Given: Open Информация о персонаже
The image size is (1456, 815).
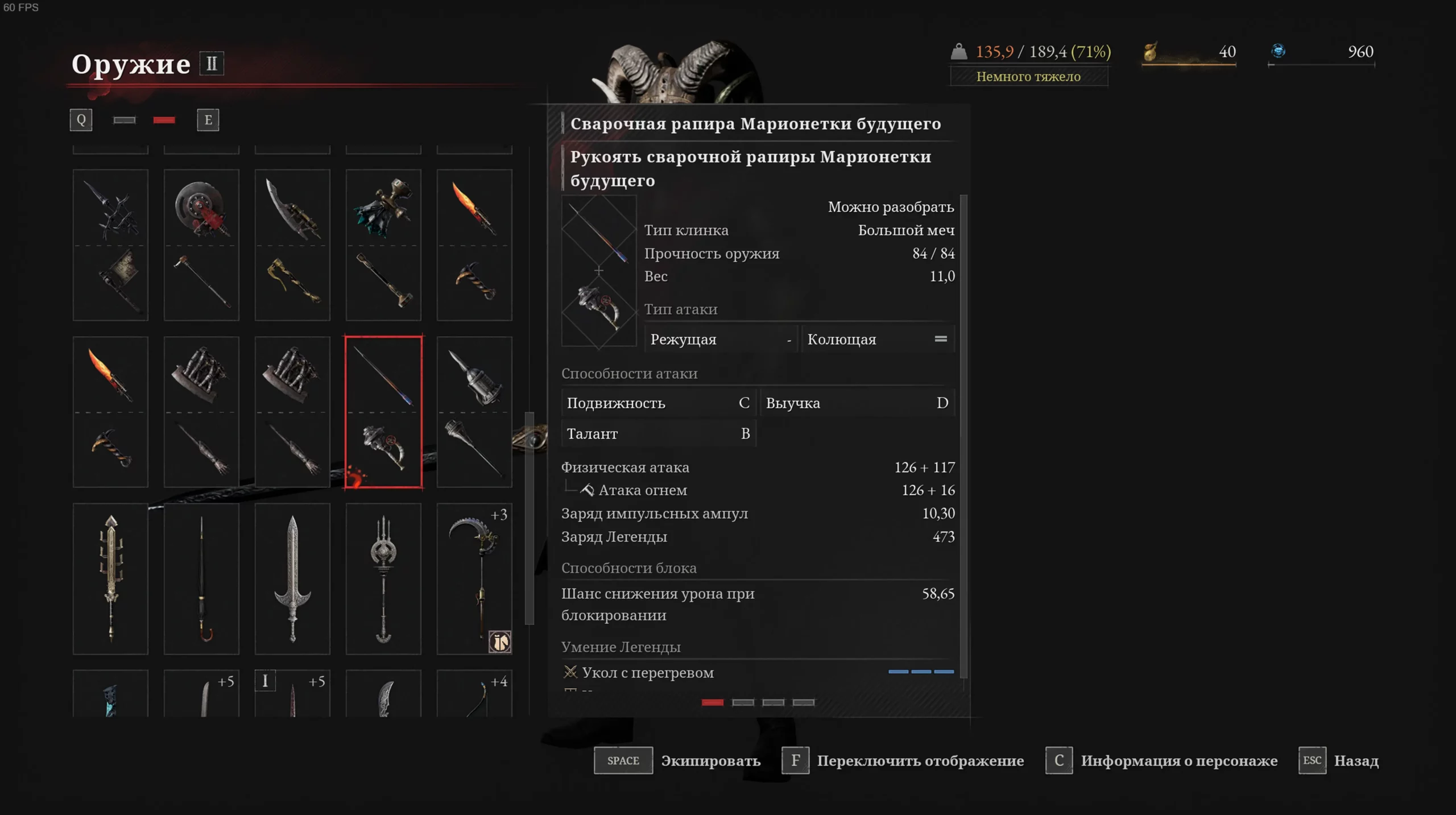Looking at the screenshot, I should [x=1059, y=760].
